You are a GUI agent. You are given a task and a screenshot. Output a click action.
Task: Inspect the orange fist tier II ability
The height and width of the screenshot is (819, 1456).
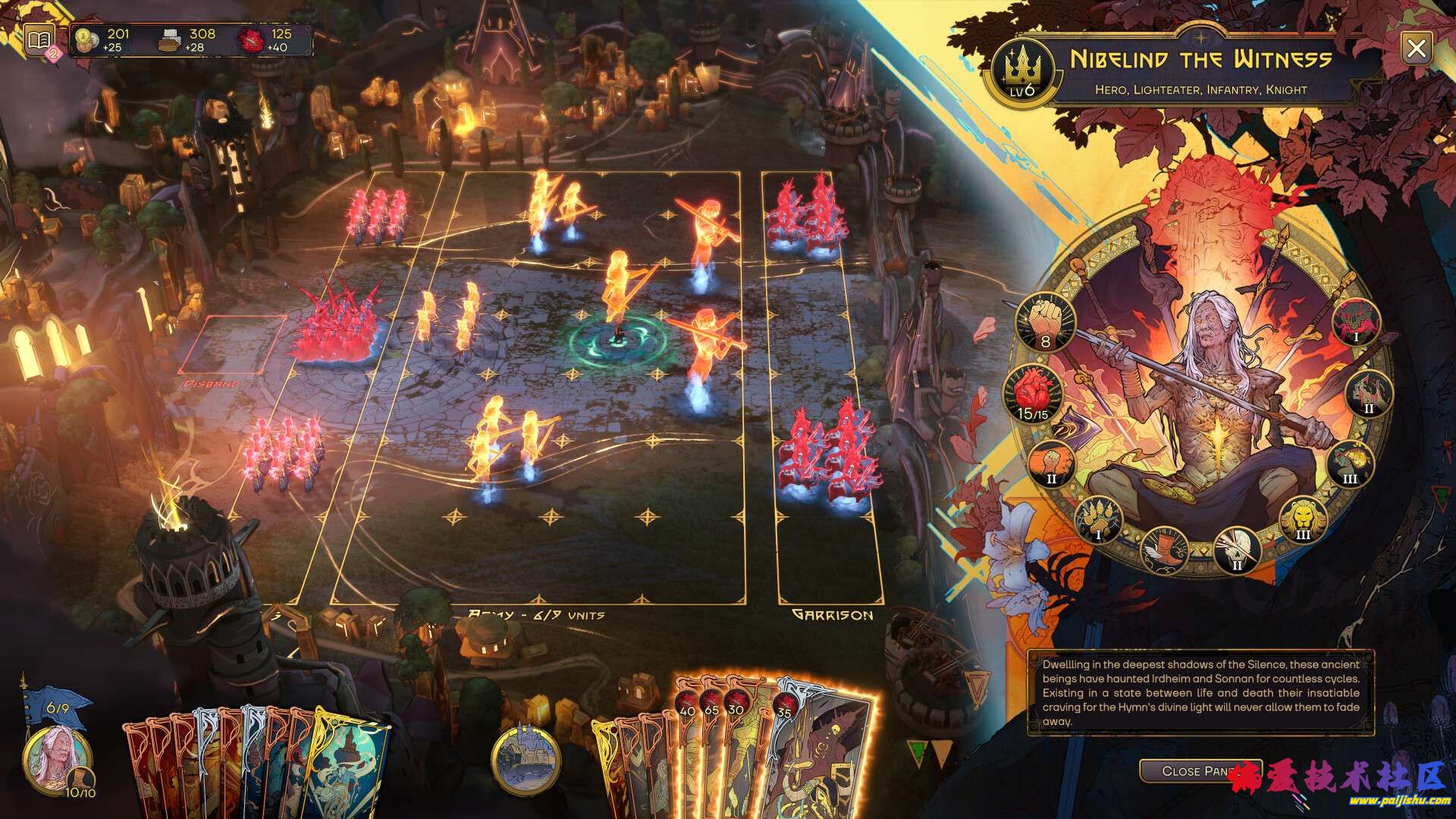point(1052,464)
